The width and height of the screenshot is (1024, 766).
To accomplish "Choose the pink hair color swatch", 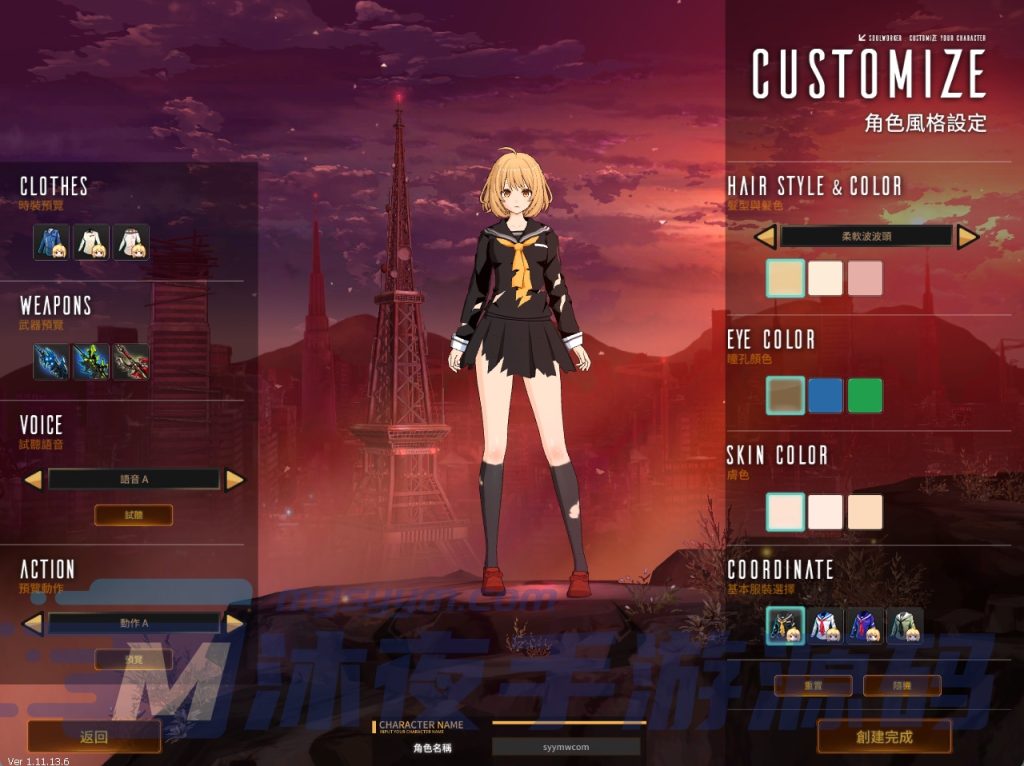I will (865, 279).
